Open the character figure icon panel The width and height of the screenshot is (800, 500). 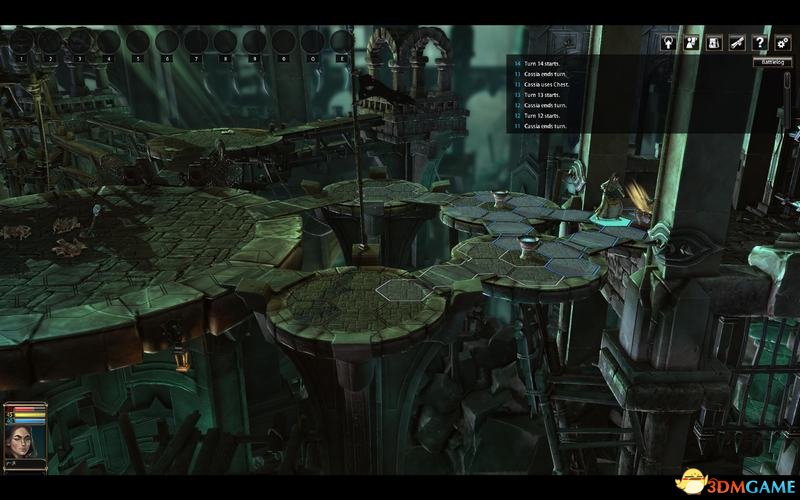tap(690, 43)
